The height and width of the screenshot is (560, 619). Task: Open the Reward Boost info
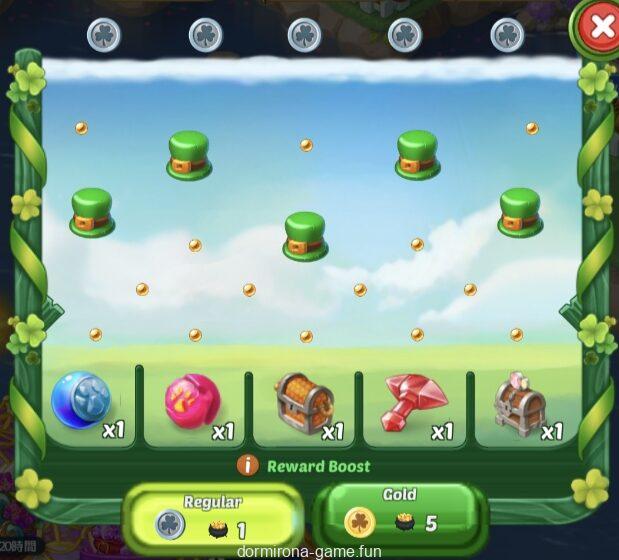248,466
